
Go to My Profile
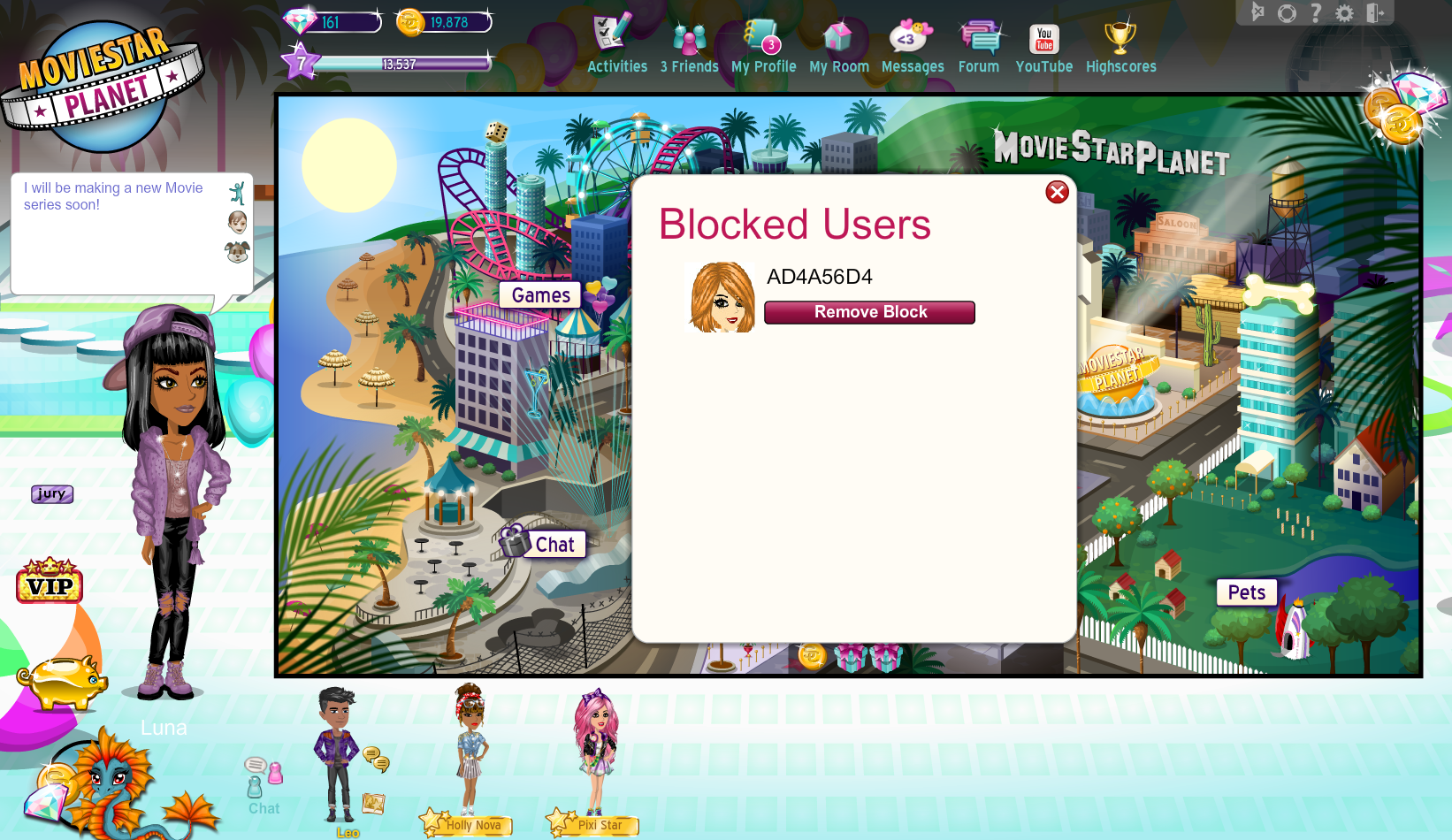point(763,46)
